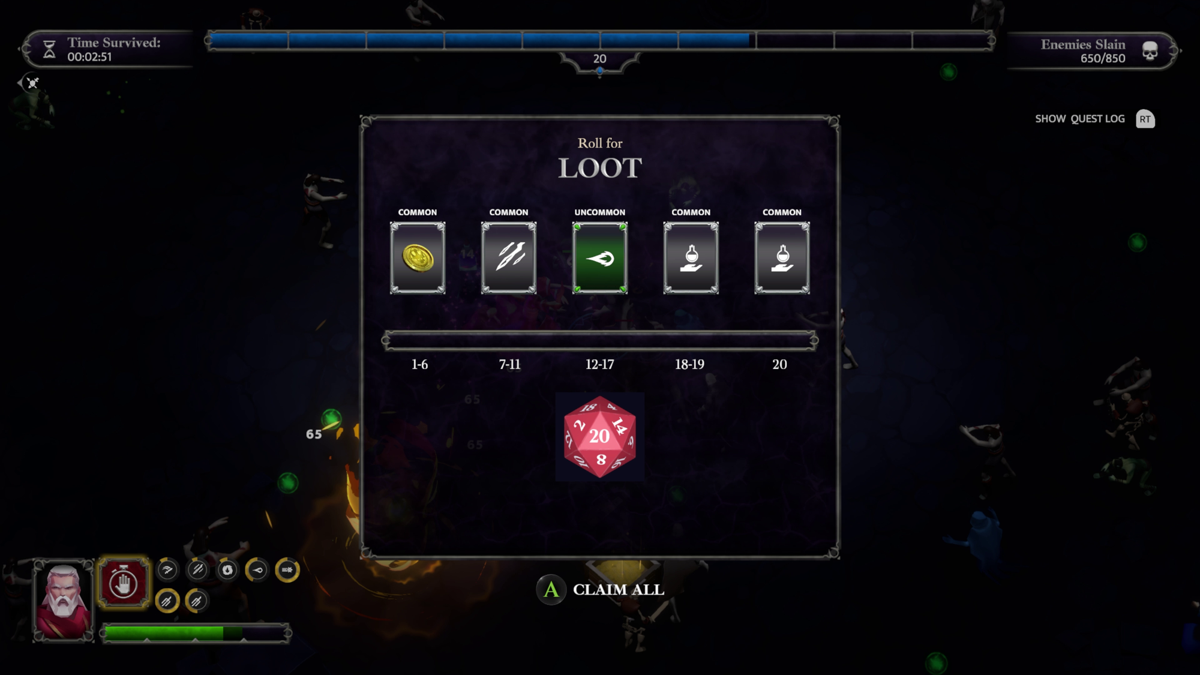The height and width of the screenshot is (675, 1200).
Task: Claim all loot with the Claim All button
Action: click(601, 590)
